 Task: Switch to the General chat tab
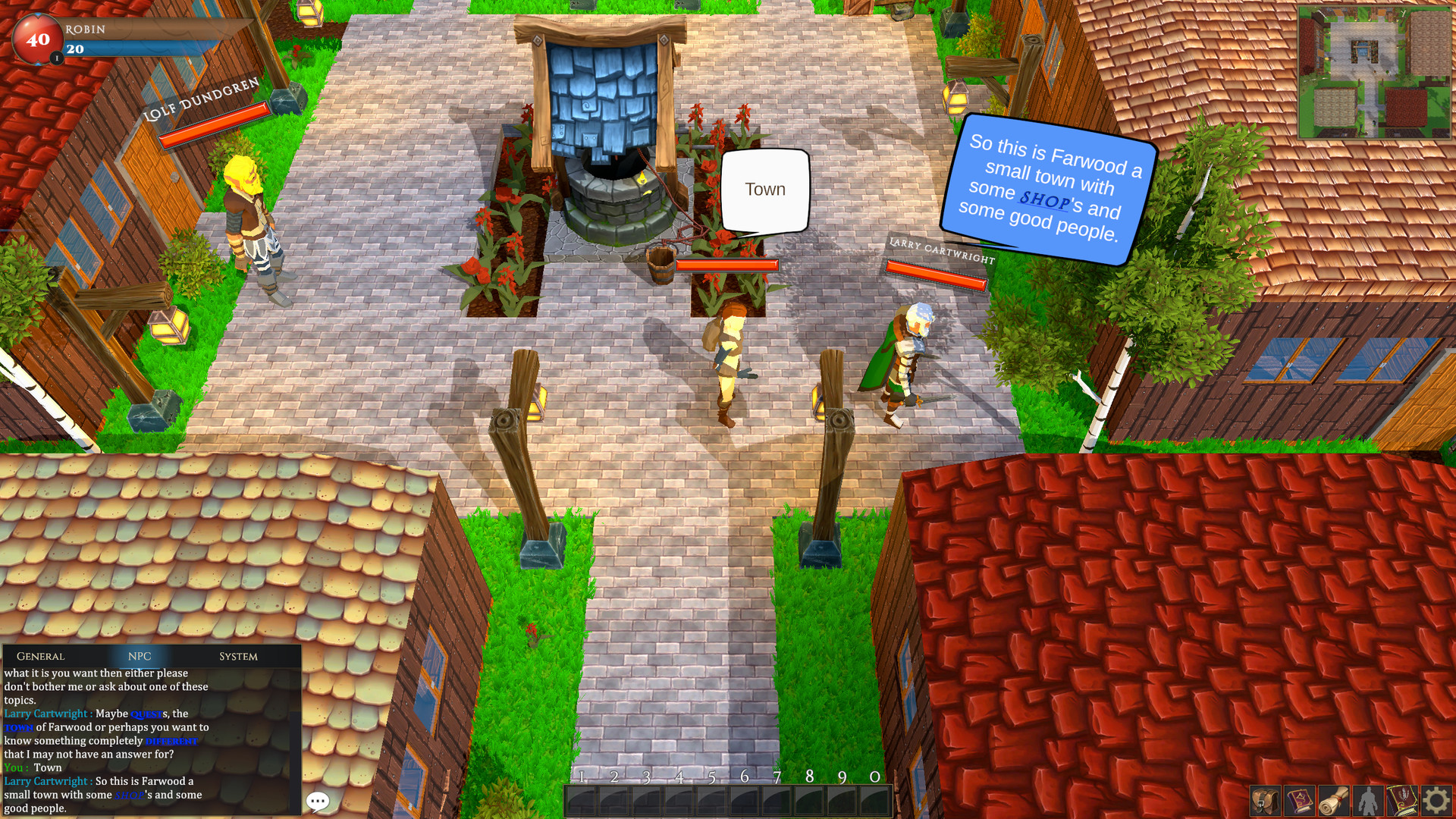(x=40, y=657)
